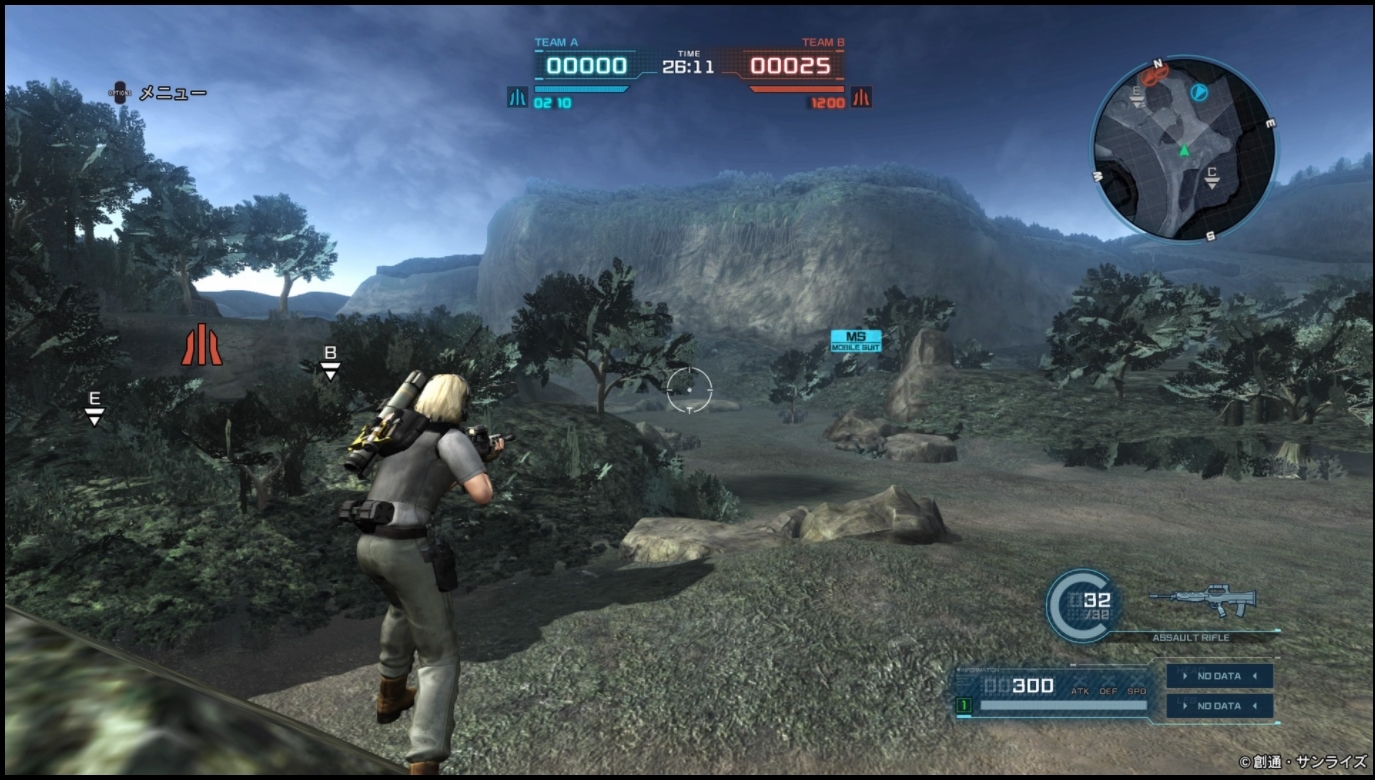The width and height of the screenshot is (1375, 780).
Task: Select the E waypoint marker left of character
Action: 94,407
